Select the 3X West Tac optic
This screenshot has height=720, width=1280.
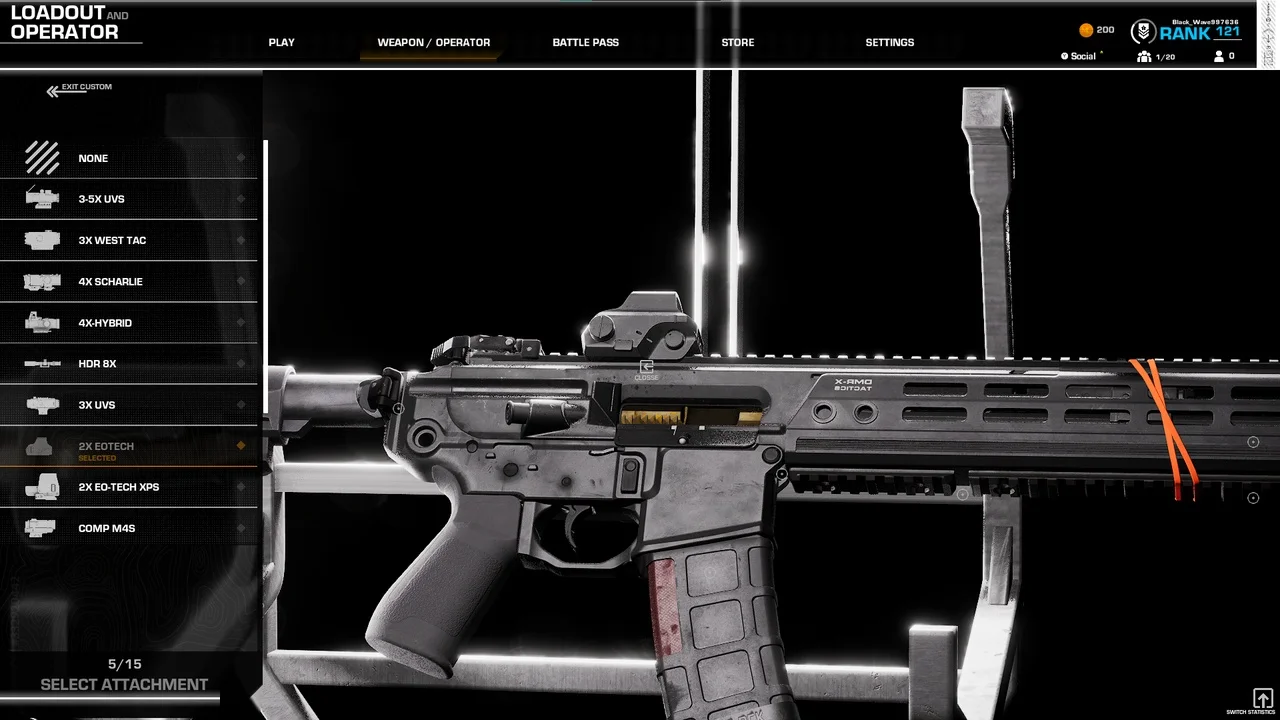click(128, 240)
